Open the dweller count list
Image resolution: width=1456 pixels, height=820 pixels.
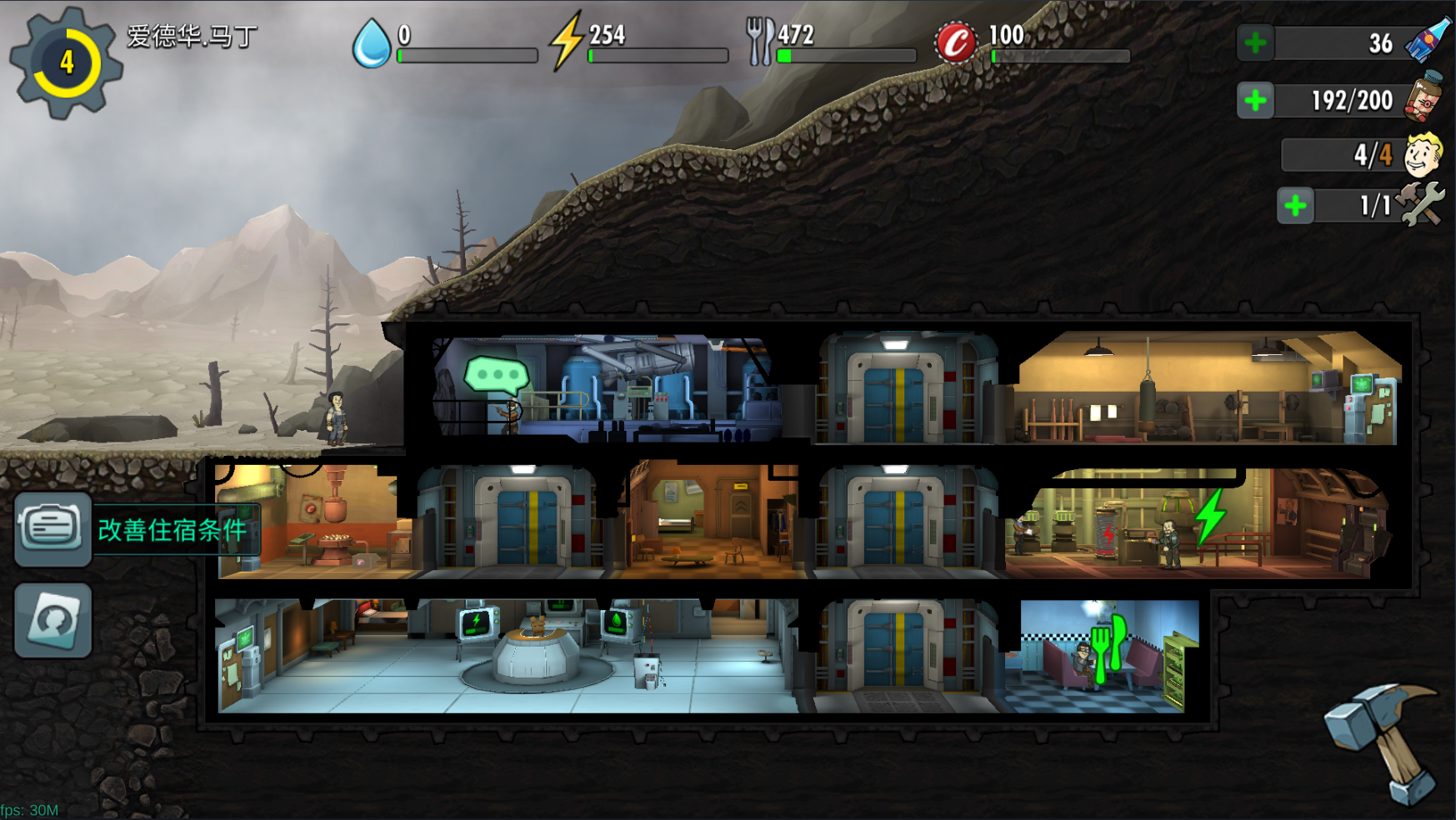click(x=1371, y=155)
